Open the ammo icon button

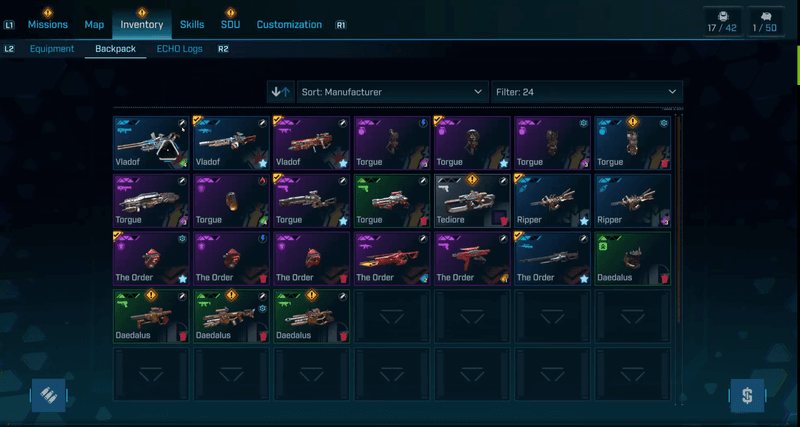(48, 395)
